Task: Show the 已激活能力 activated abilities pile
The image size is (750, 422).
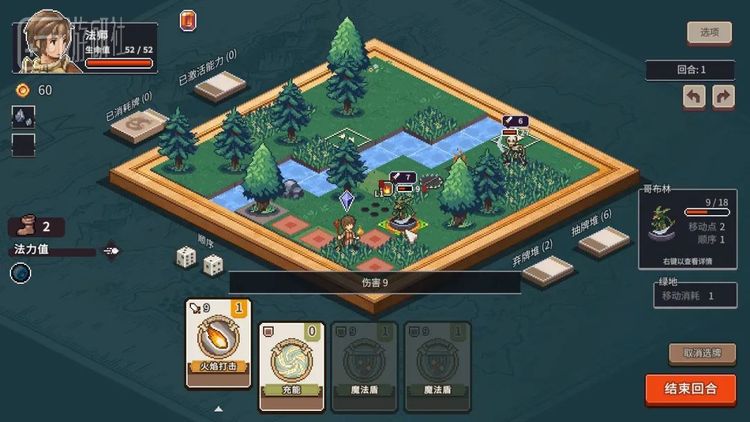Action: pos(221,86)
